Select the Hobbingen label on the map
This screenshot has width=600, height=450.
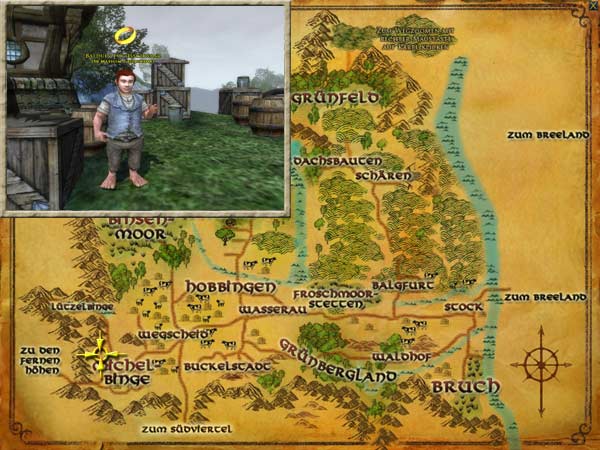pyautogui.click(x=216, y=286)
